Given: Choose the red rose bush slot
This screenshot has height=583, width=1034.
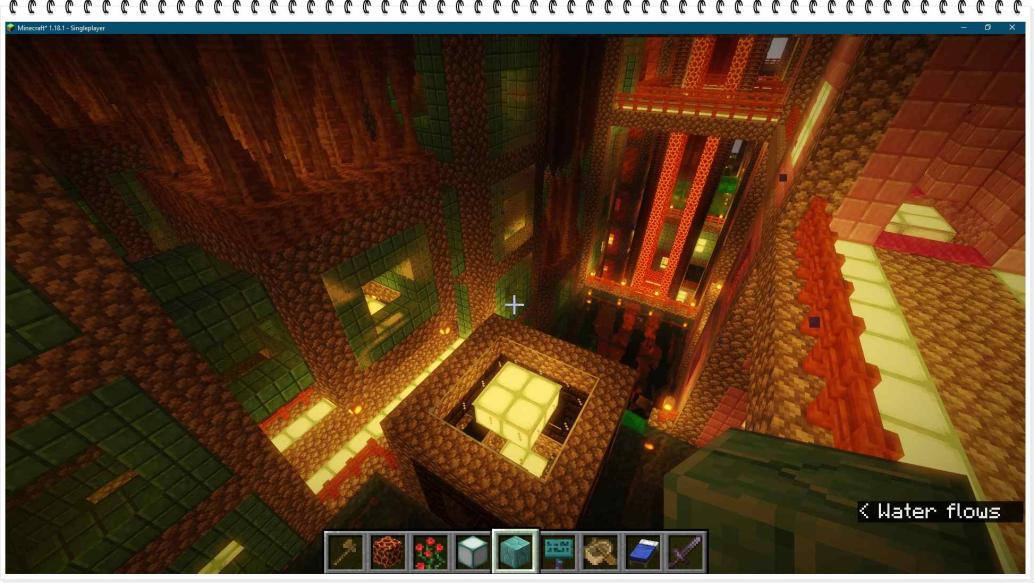Looking at the screenshot, I should [x=430, y=551].
